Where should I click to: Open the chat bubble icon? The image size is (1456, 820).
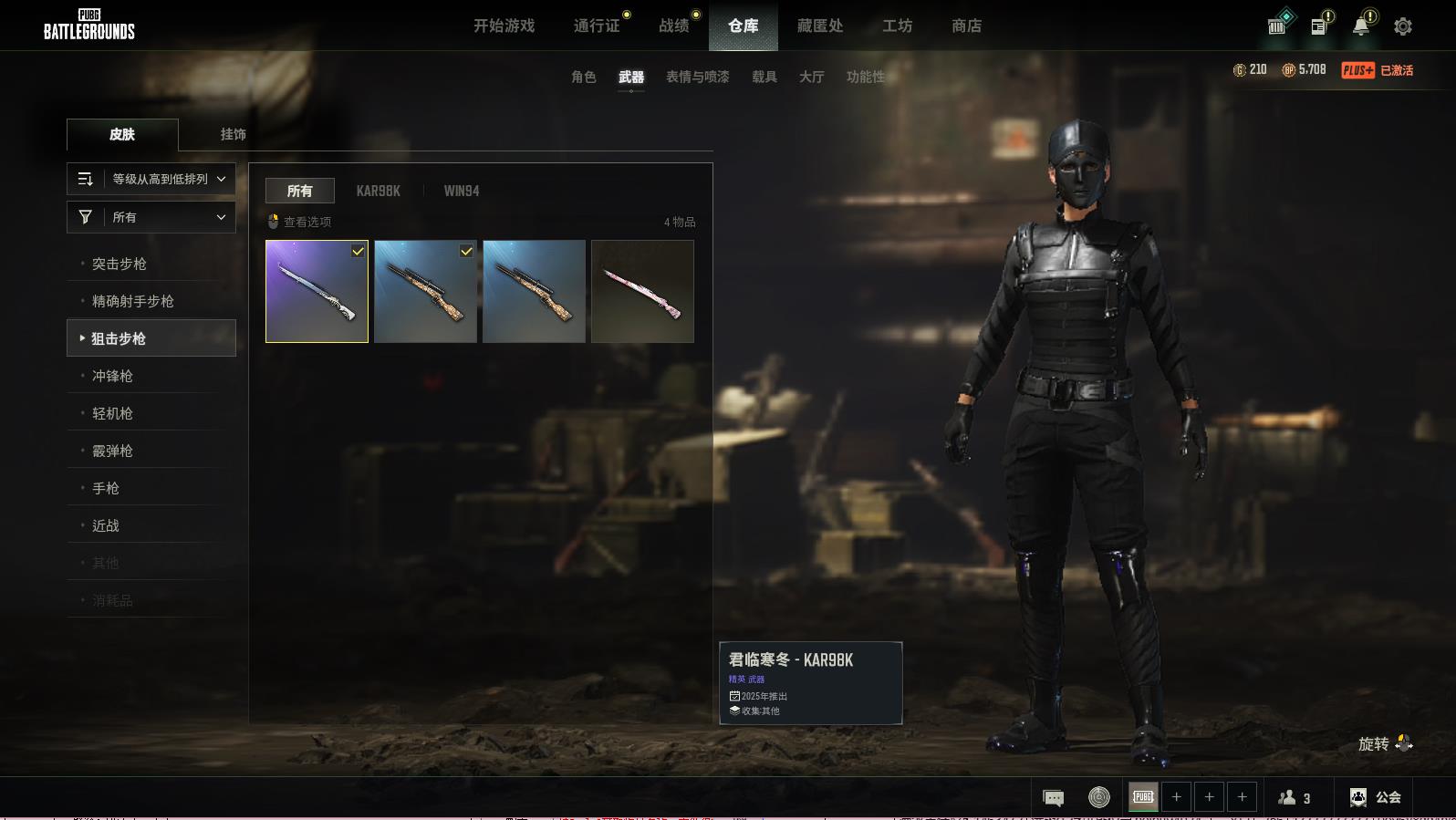(x=1053, y=798)
